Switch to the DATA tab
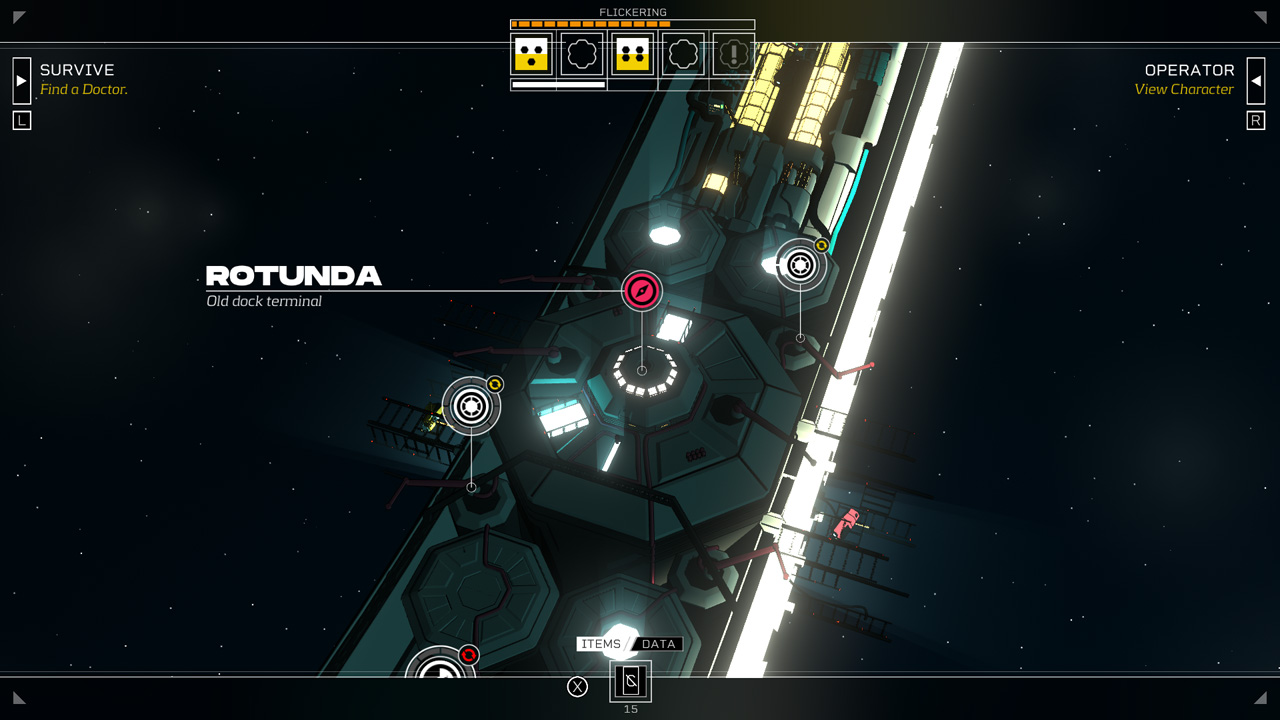 pyautogui.click(x=658, y=644)
